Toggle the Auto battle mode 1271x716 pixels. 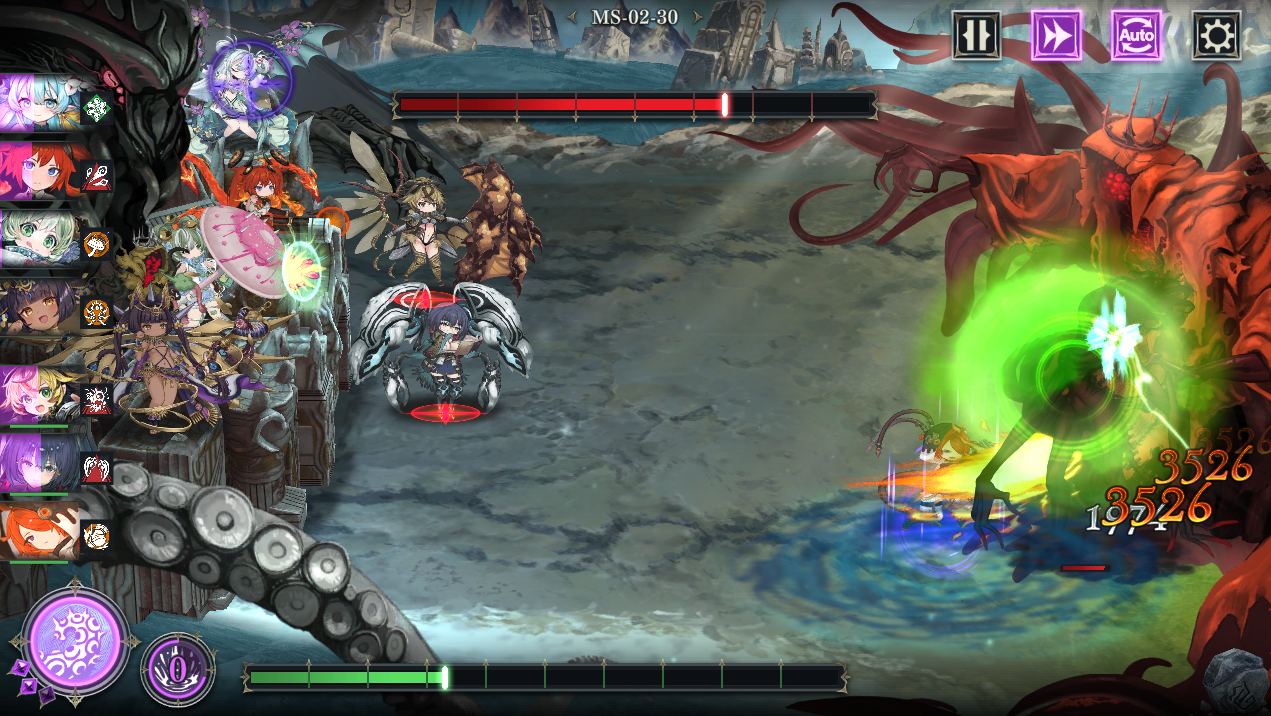(x=1136, y=36)
